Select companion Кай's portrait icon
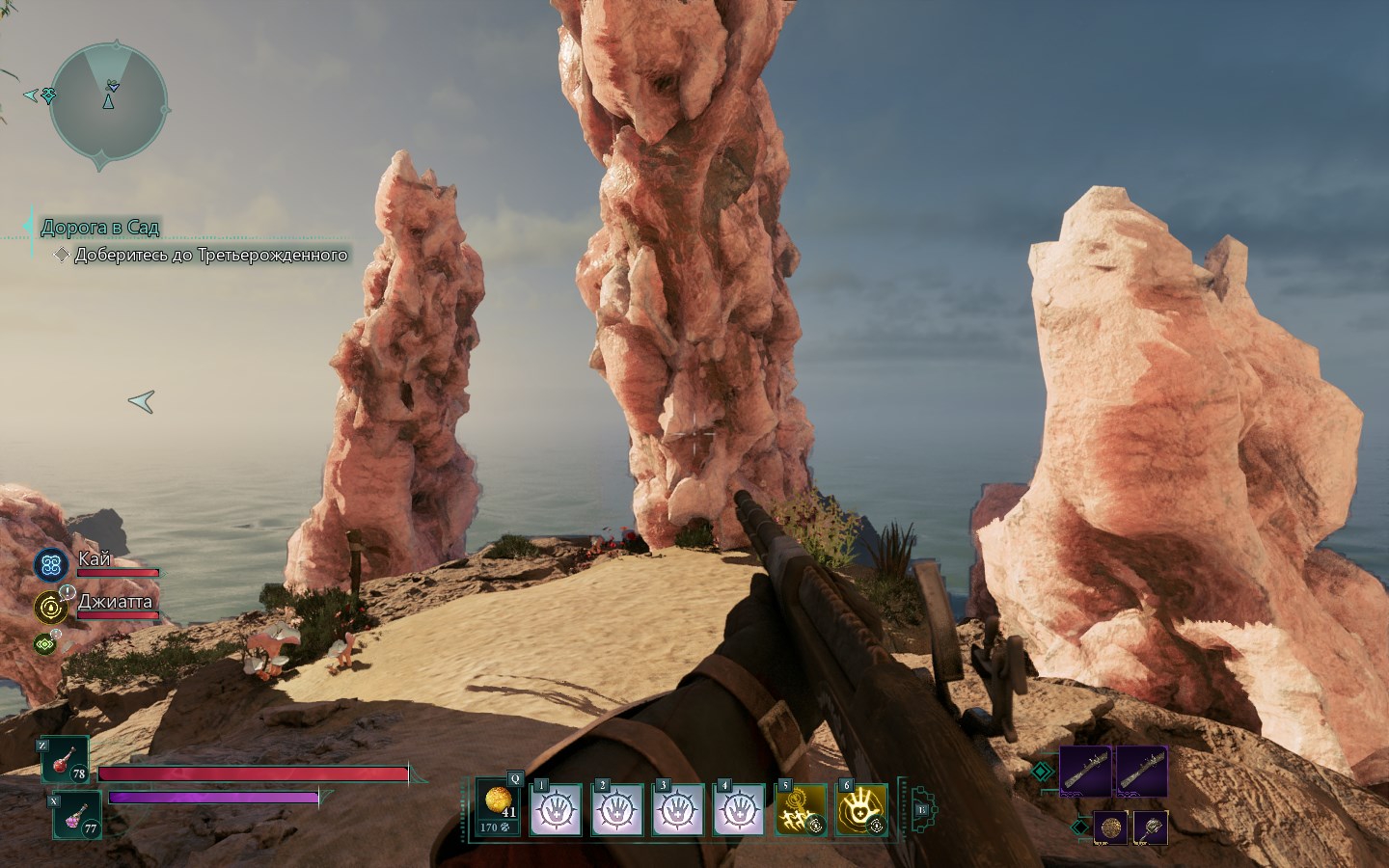1389x868 pixels. pos(51,564)
